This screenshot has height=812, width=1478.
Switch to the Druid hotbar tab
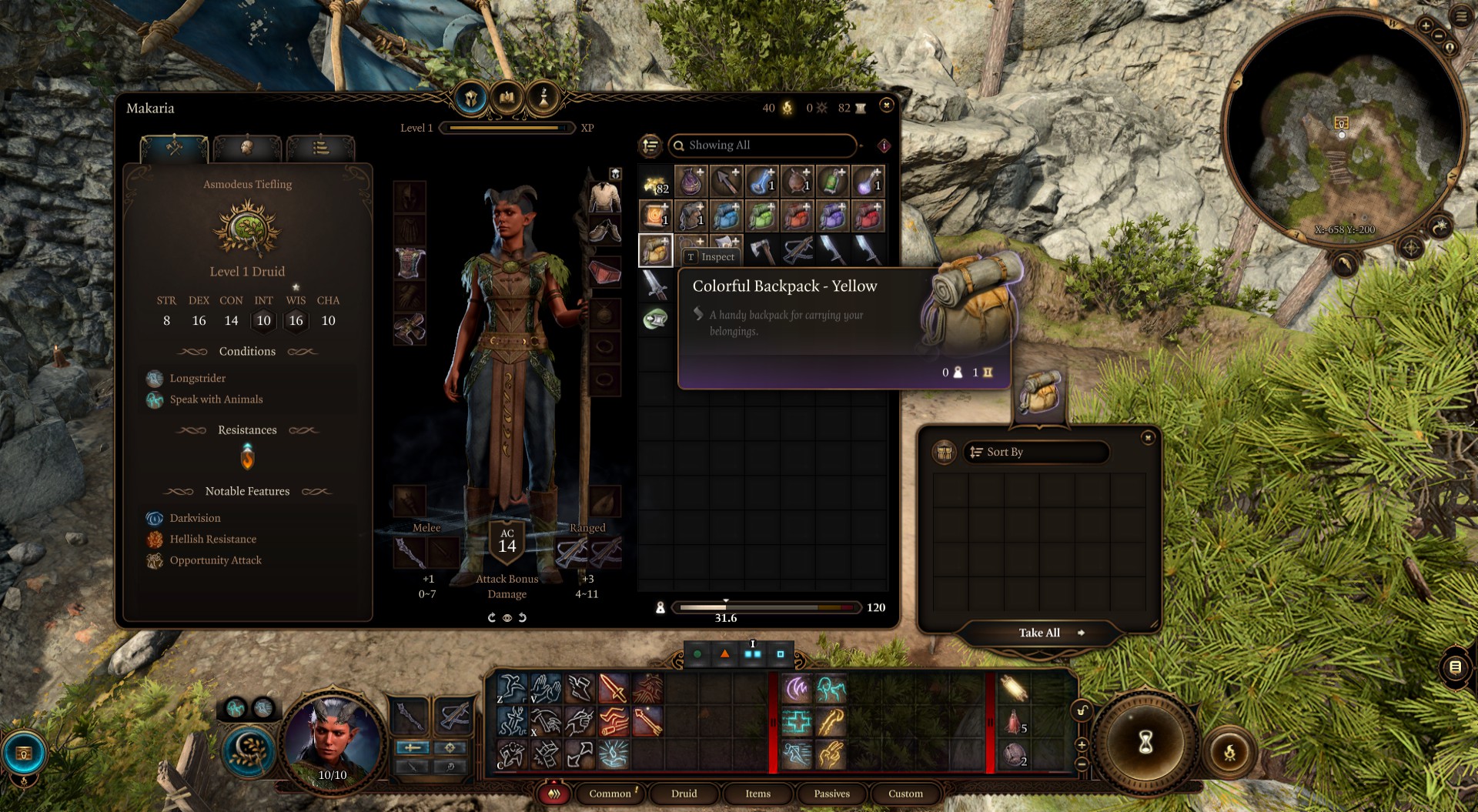(684, 794)
